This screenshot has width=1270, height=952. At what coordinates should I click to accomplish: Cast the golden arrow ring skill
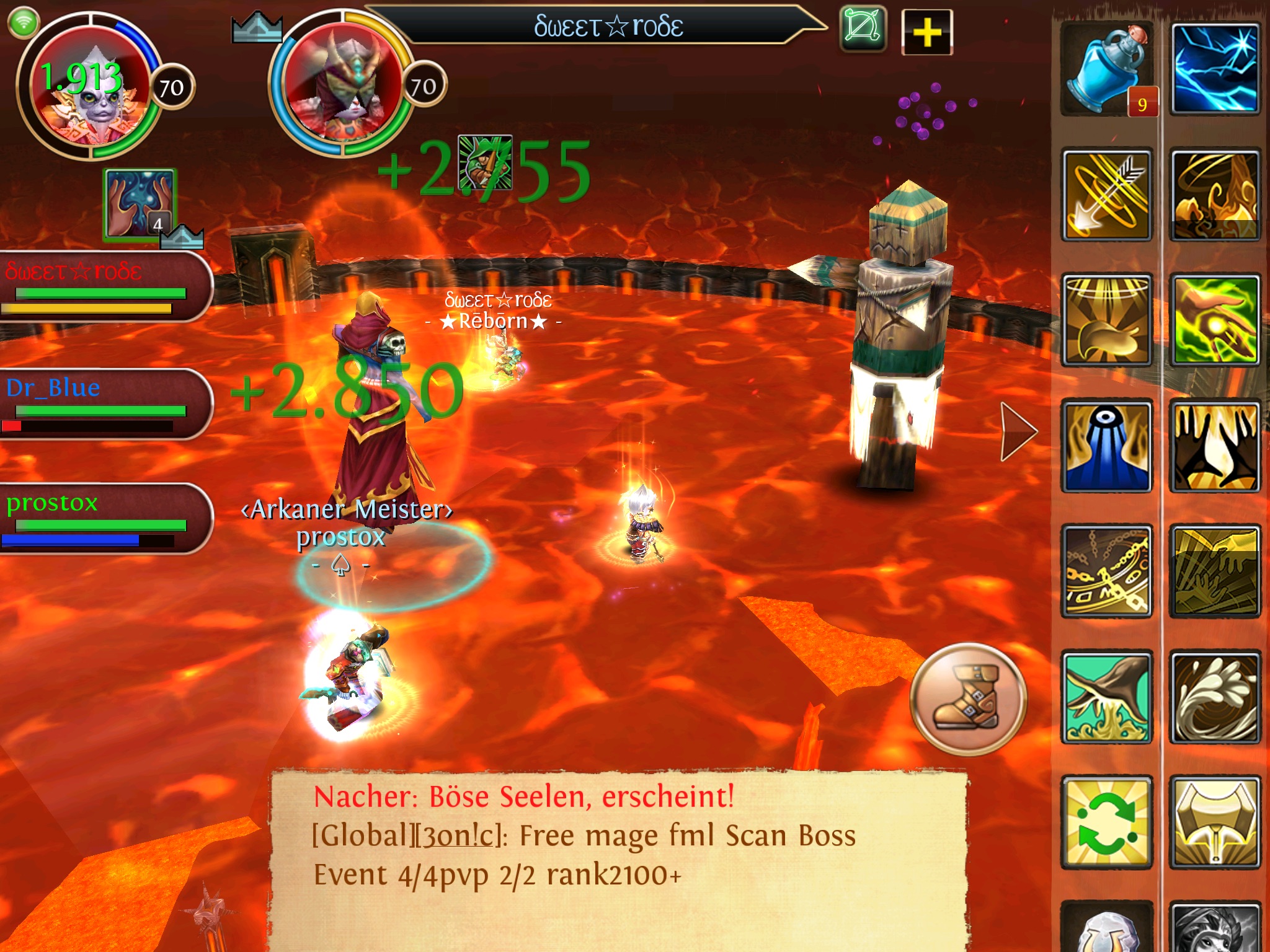[x=1108, y=195]
